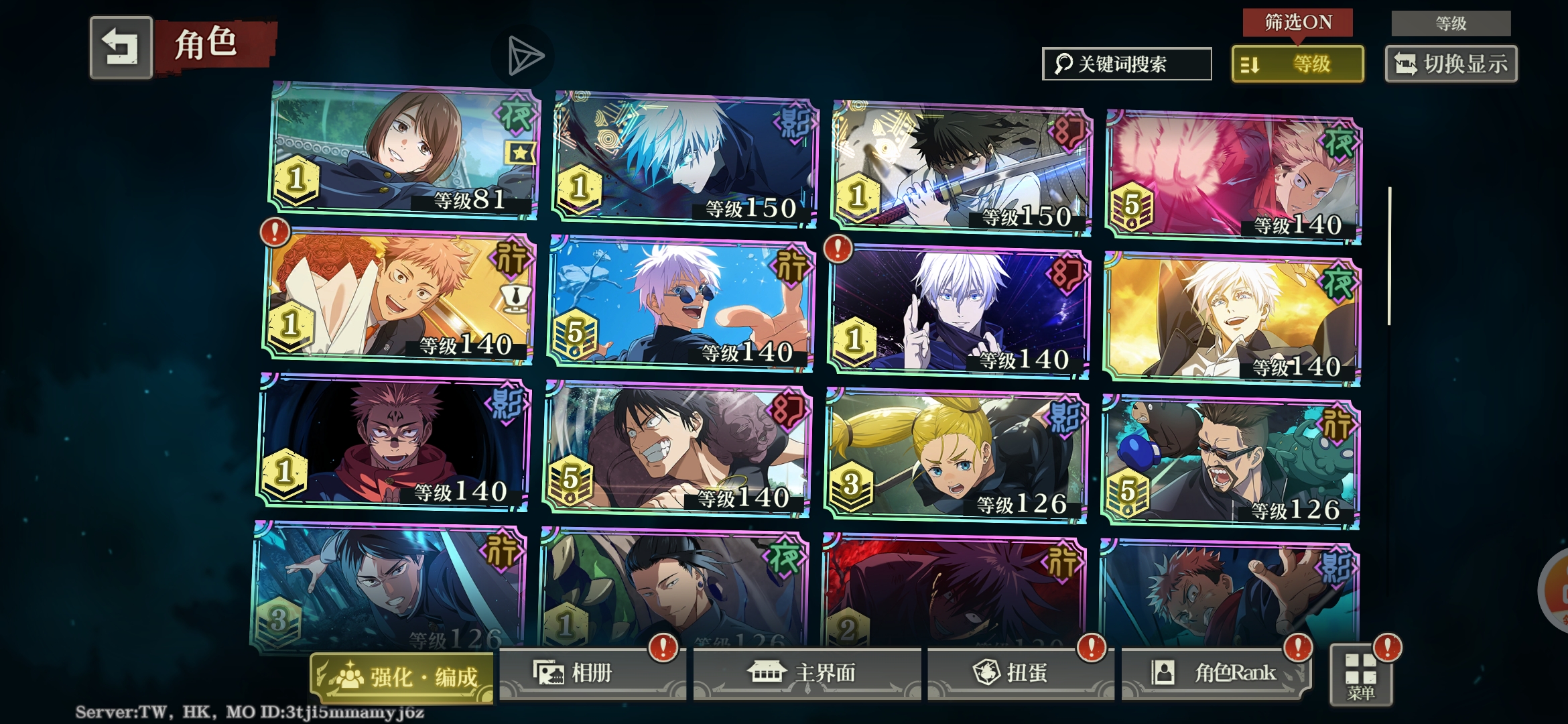Viewport: 1568px width, 724px height.
Task: Choose the level 150 swordsman card
Action: point(961,168)
